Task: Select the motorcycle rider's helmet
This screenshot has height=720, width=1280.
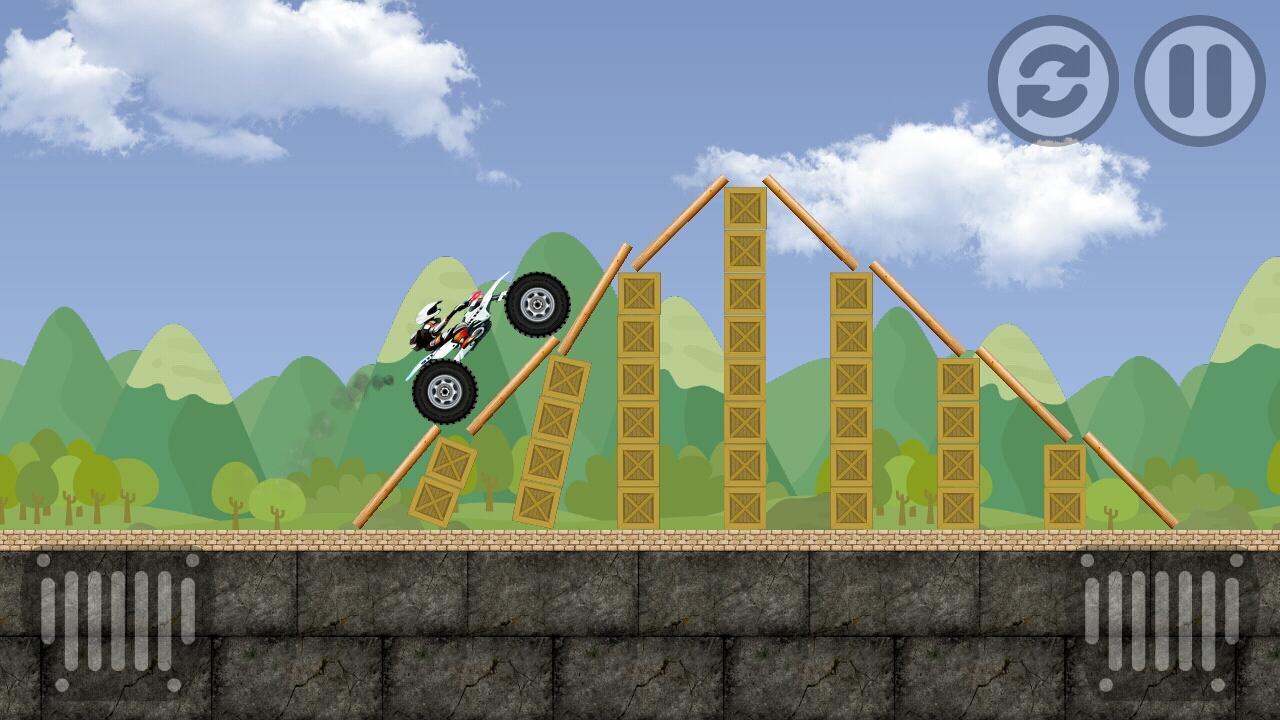Action: pos(430,311)
